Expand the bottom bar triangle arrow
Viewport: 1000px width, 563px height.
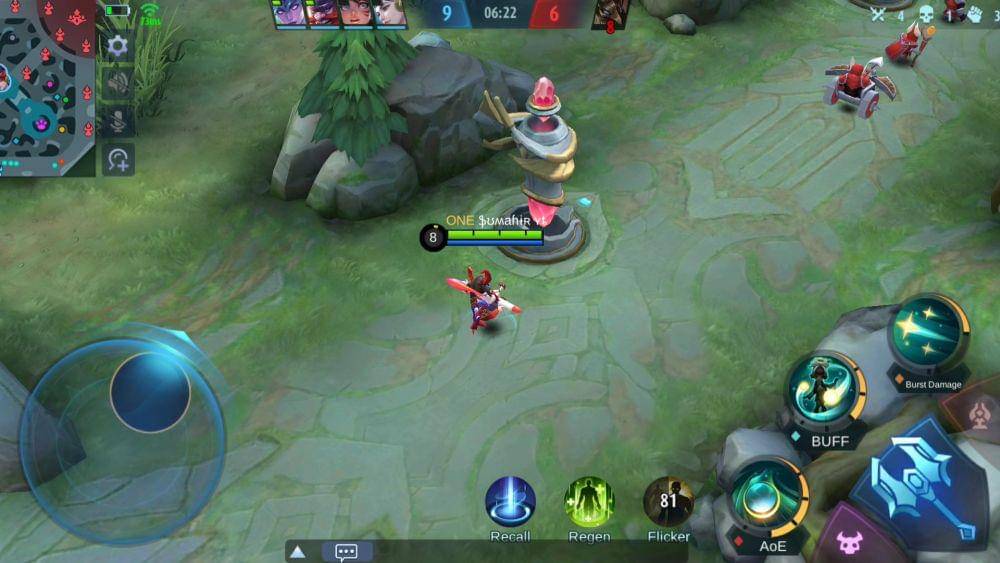297,552
